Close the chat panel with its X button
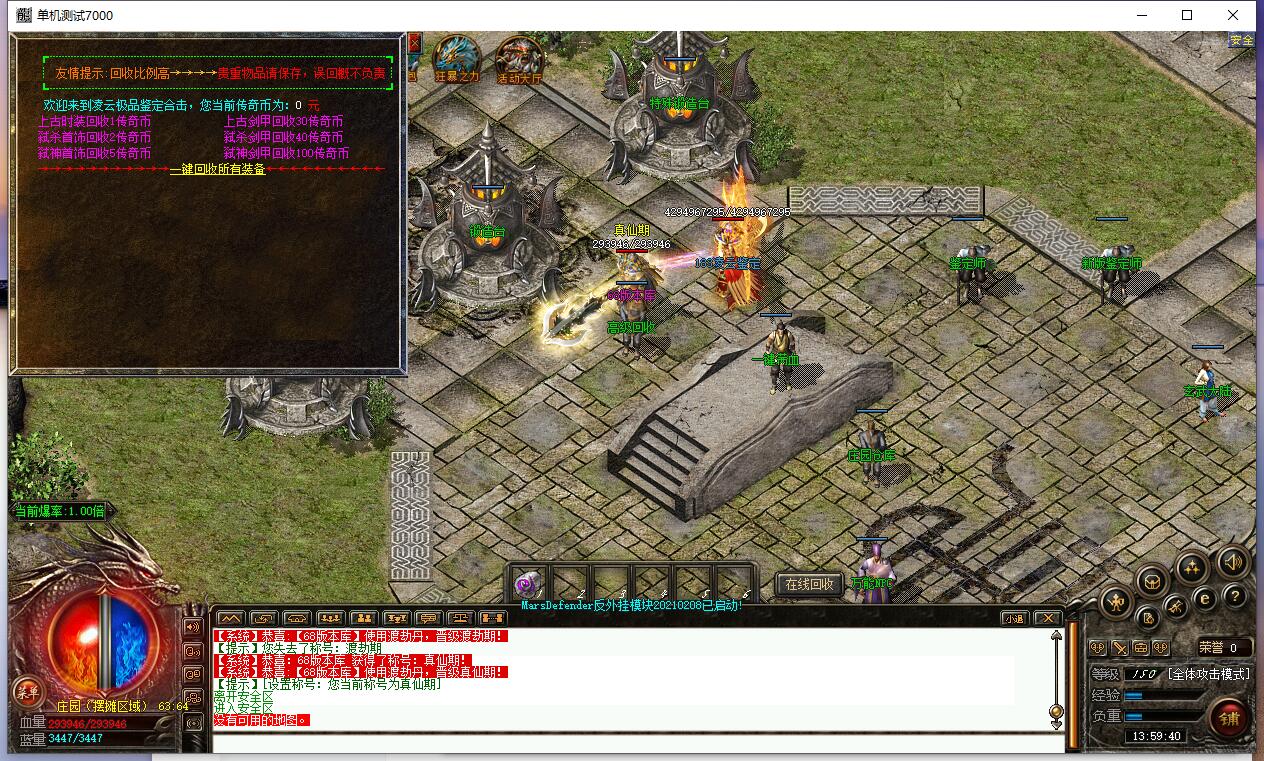Viewport: 1264px width, 761px height. [x=1046, y=618]
